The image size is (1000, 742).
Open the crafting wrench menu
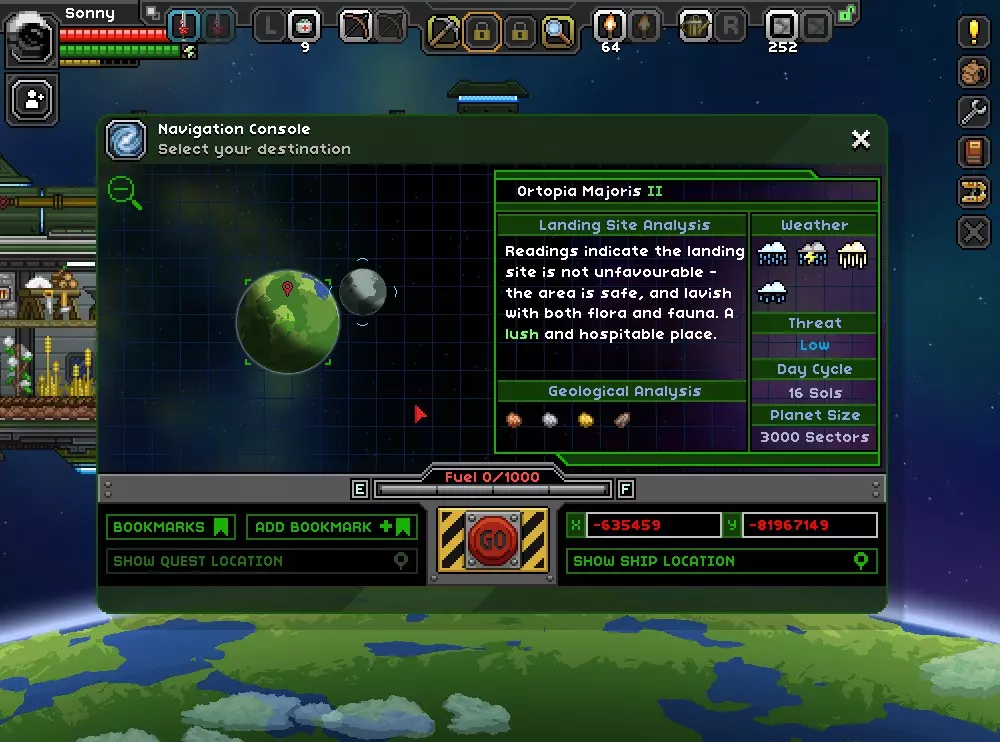(973, 112)
